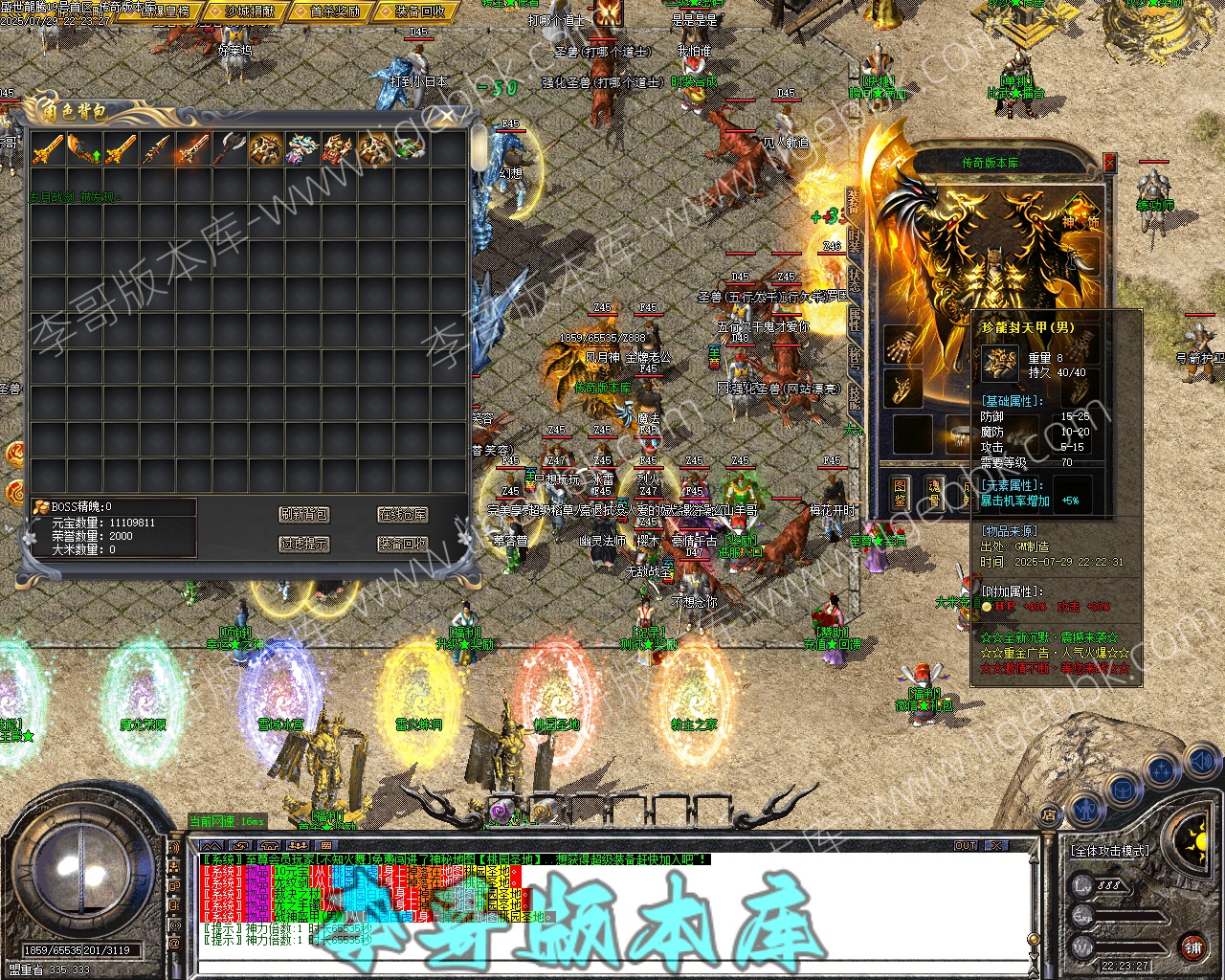This screenshot has height=980, width=1225.
Task: Click 装备回收 inside the bag panel
Action: (402, 544)
